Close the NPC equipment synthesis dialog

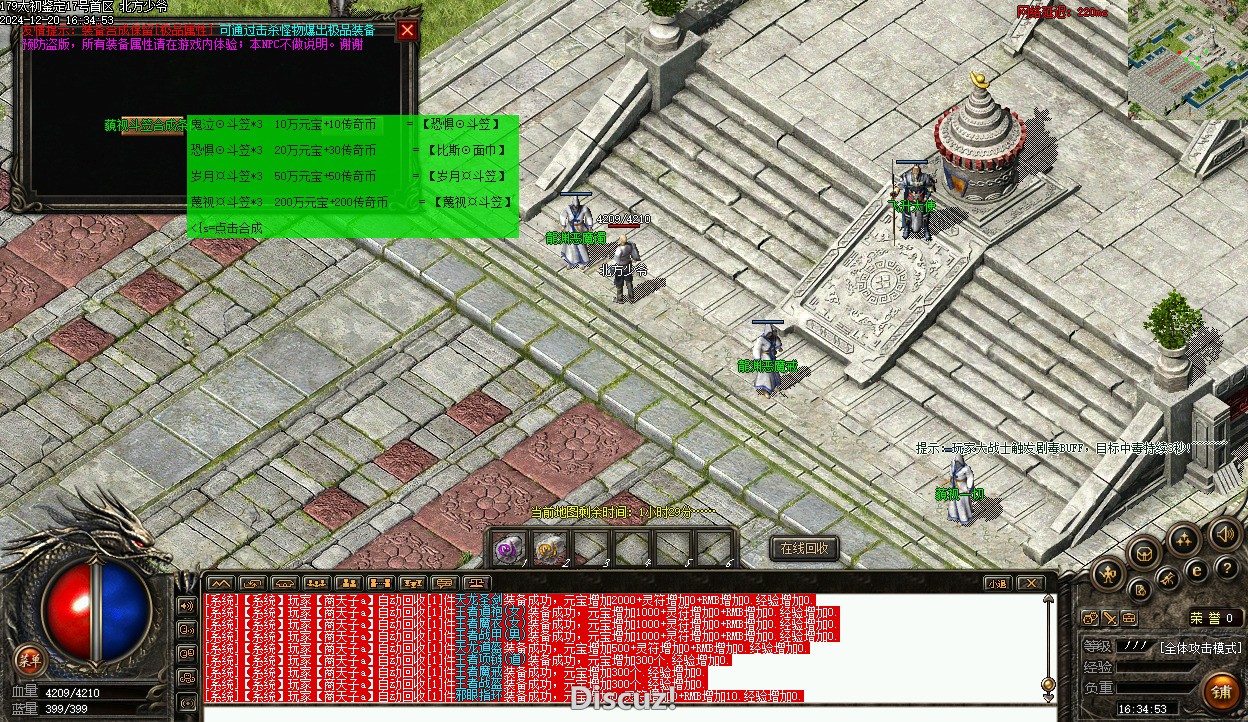407,30
